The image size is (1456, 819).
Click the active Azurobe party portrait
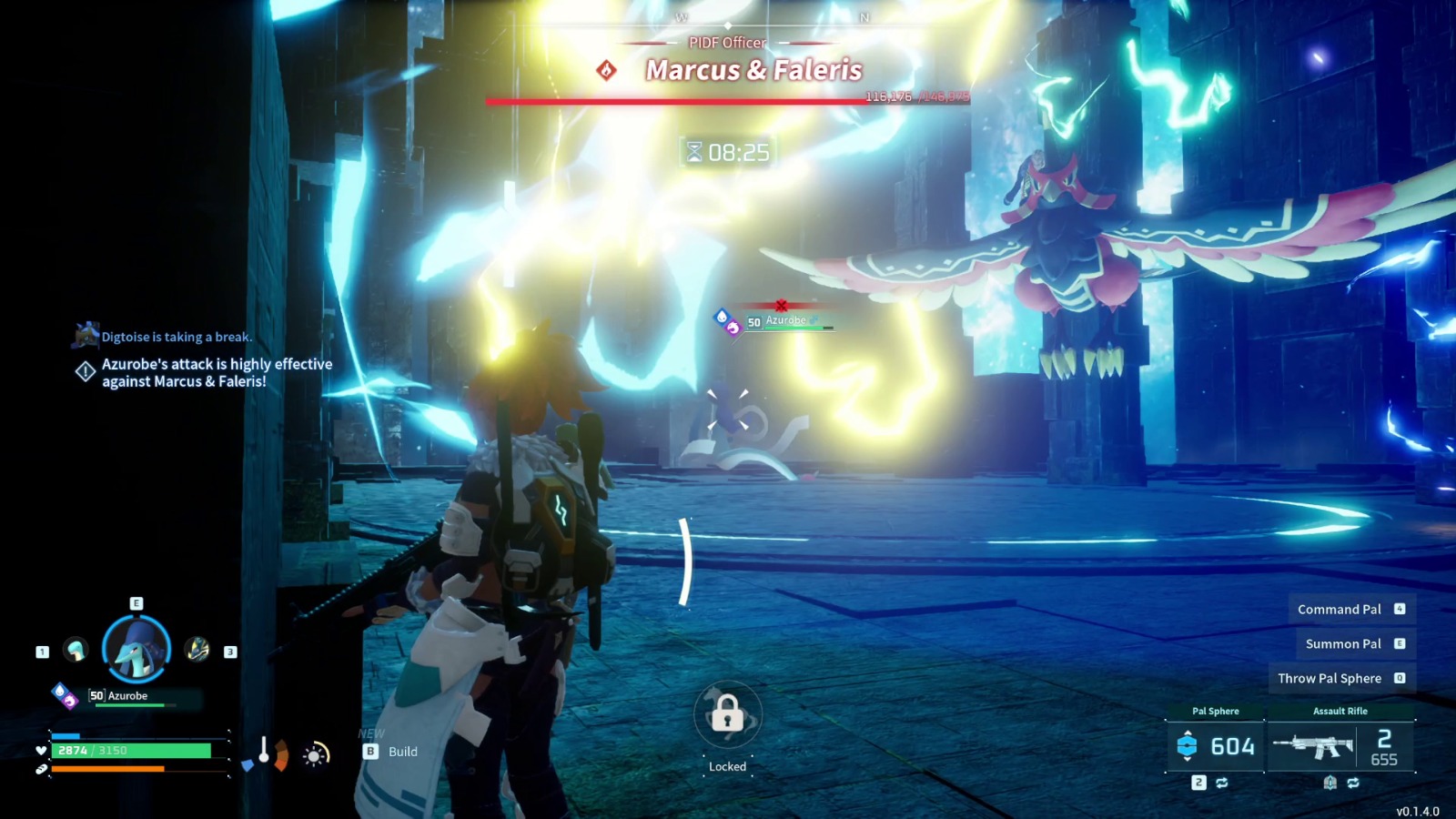[x=136, y=650]
